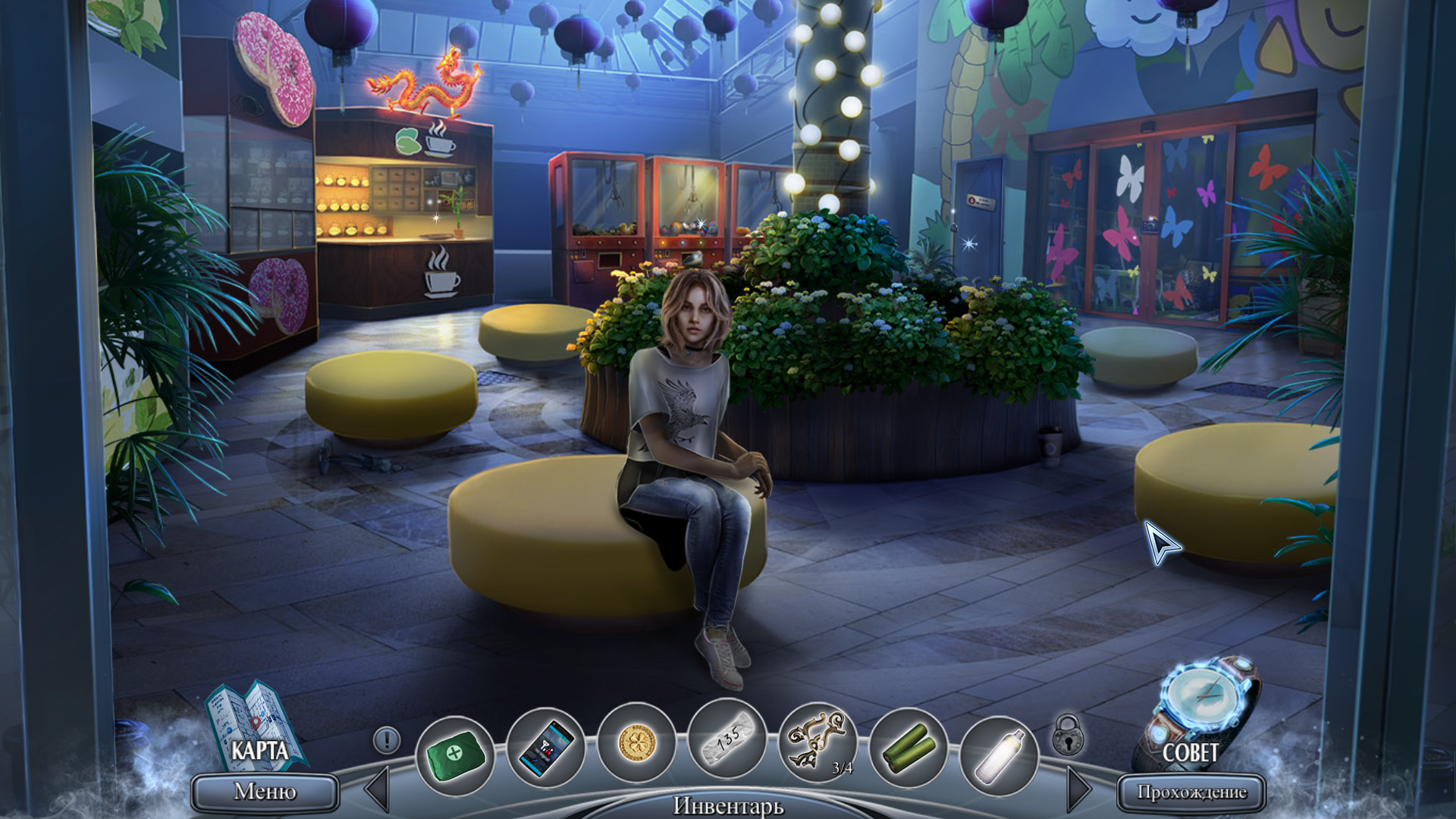This screenshot has width=1456, height=819.
Task: Open the Меню button
Action: point(265,792)
